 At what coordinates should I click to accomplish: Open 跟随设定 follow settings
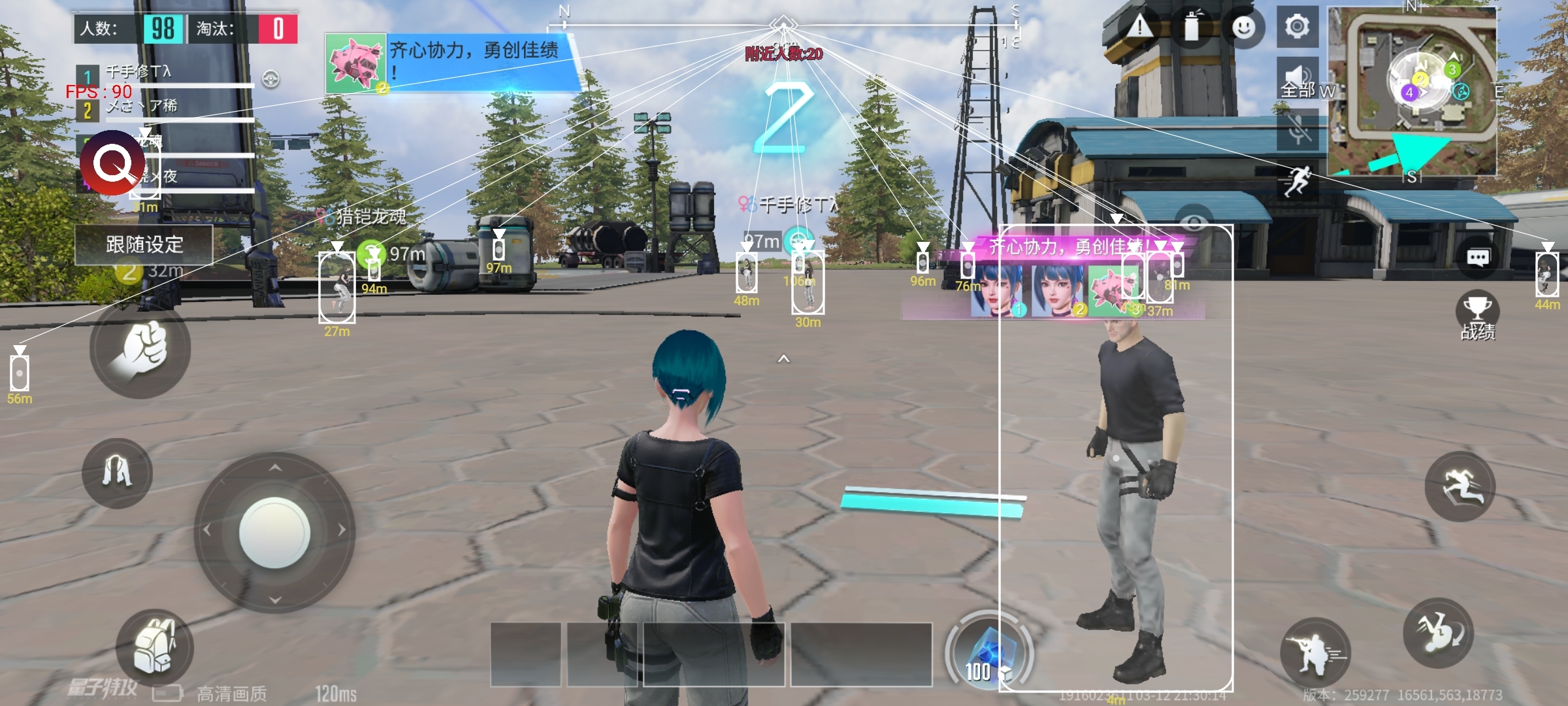click(144, 245)
